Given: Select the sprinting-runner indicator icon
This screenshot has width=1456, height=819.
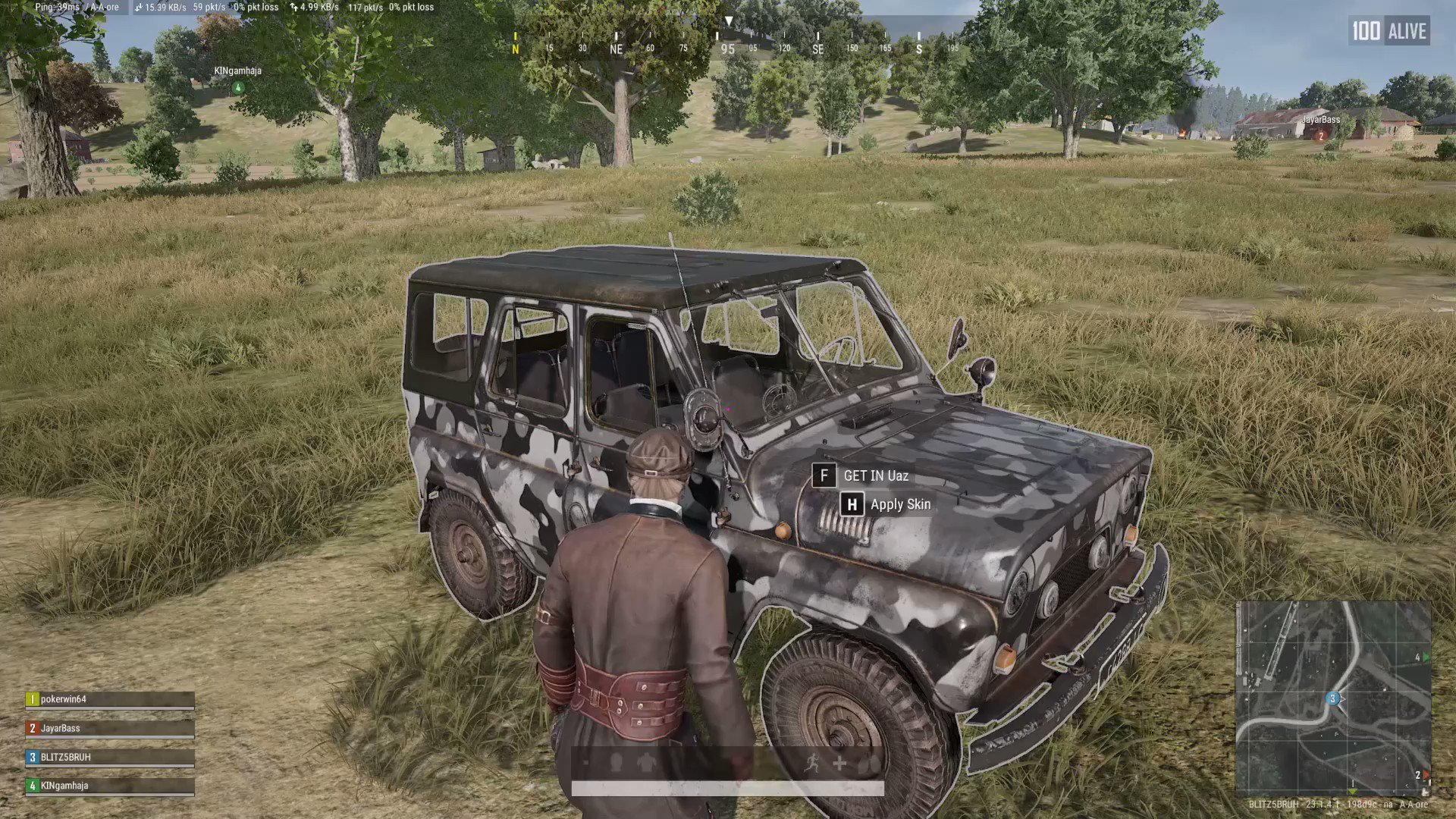Looking at the screenshot, I should [812, 762].
